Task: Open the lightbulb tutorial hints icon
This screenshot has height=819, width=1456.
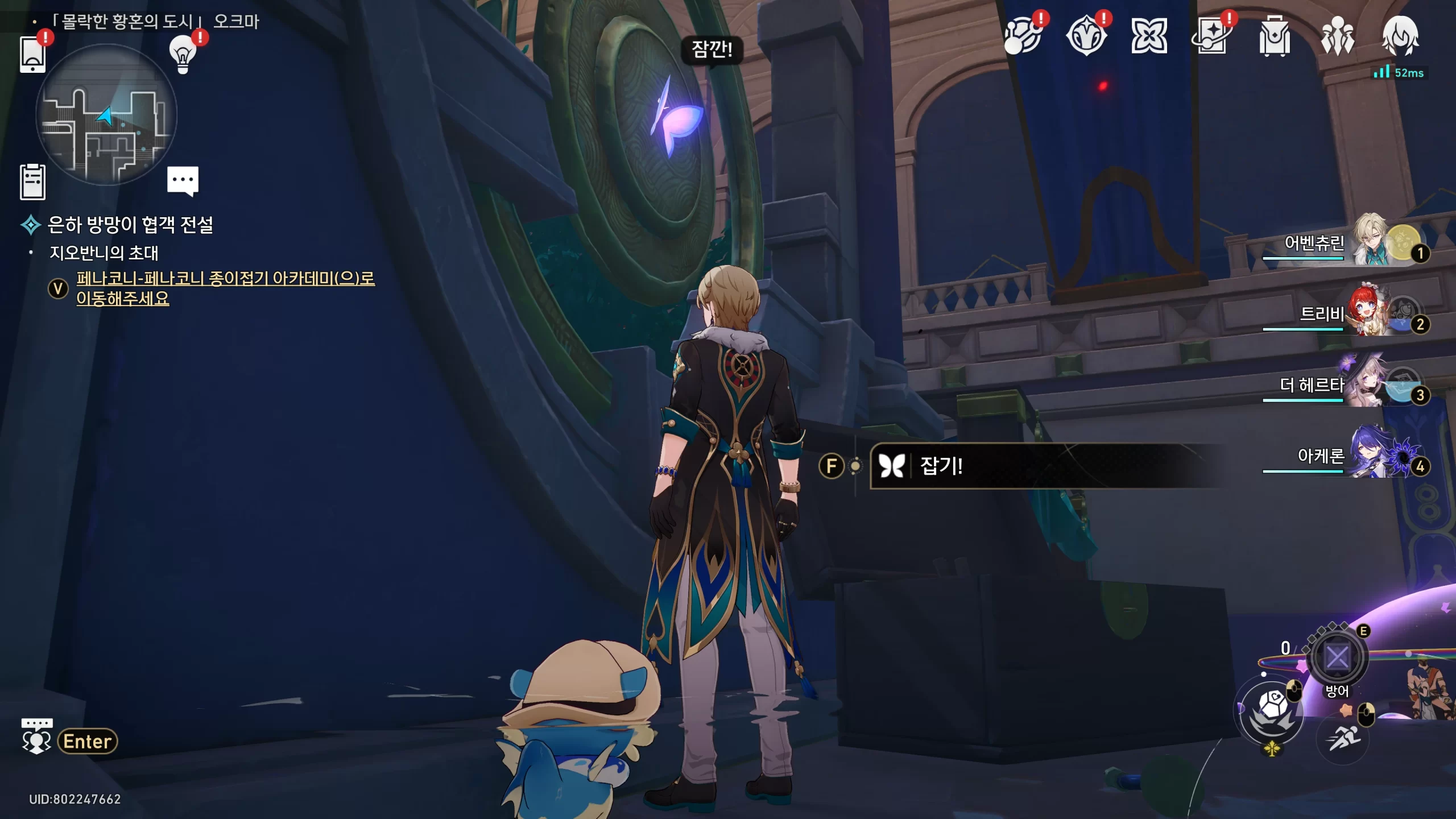Action: (x=183, y=55)
